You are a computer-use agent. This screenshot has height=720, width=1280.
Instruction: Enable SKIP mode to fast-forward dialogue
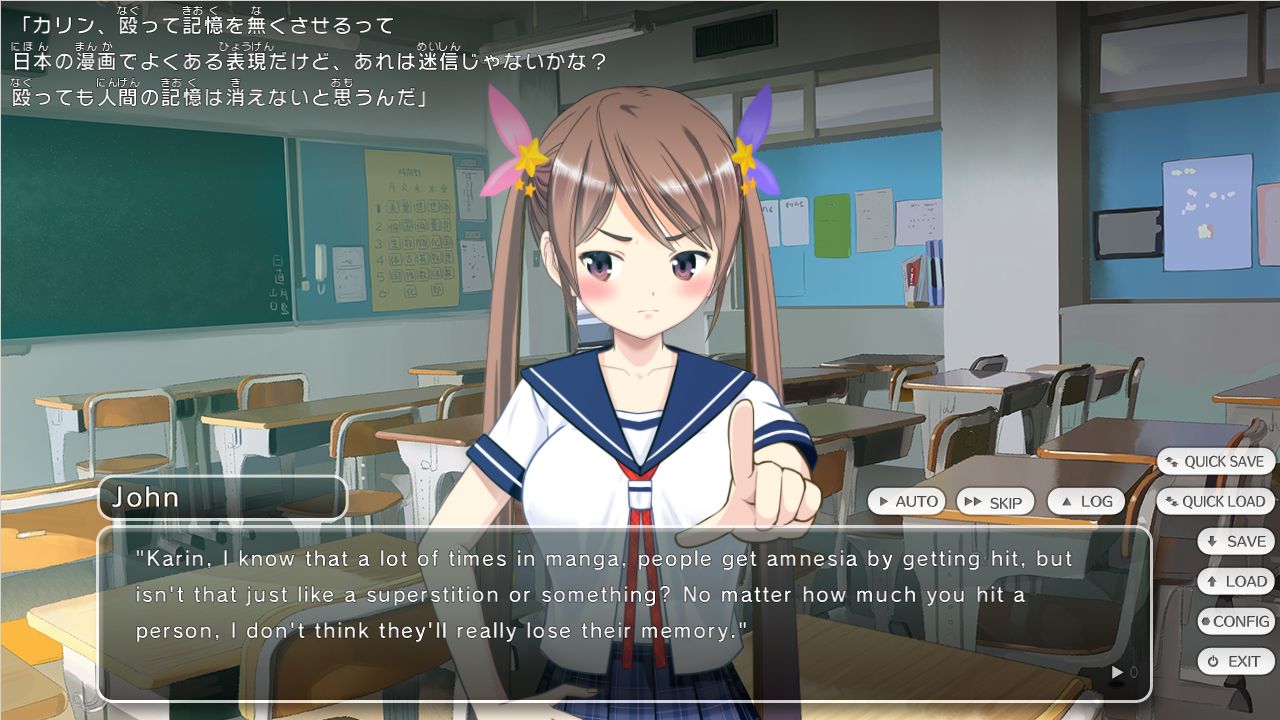(997, 500)
